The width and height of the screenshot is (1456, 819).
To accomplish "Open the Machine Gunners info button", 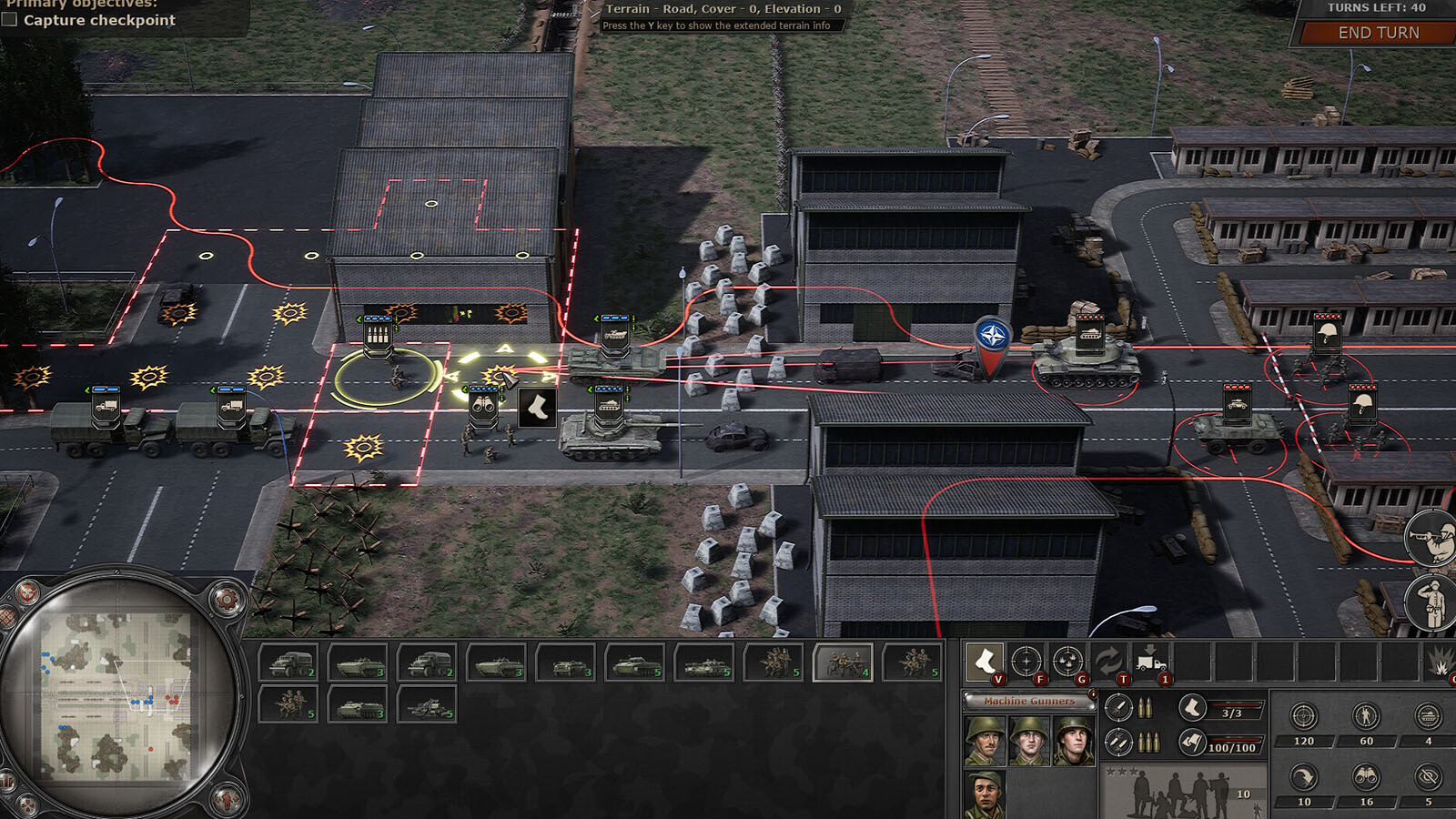I will tap(1093, 694).
